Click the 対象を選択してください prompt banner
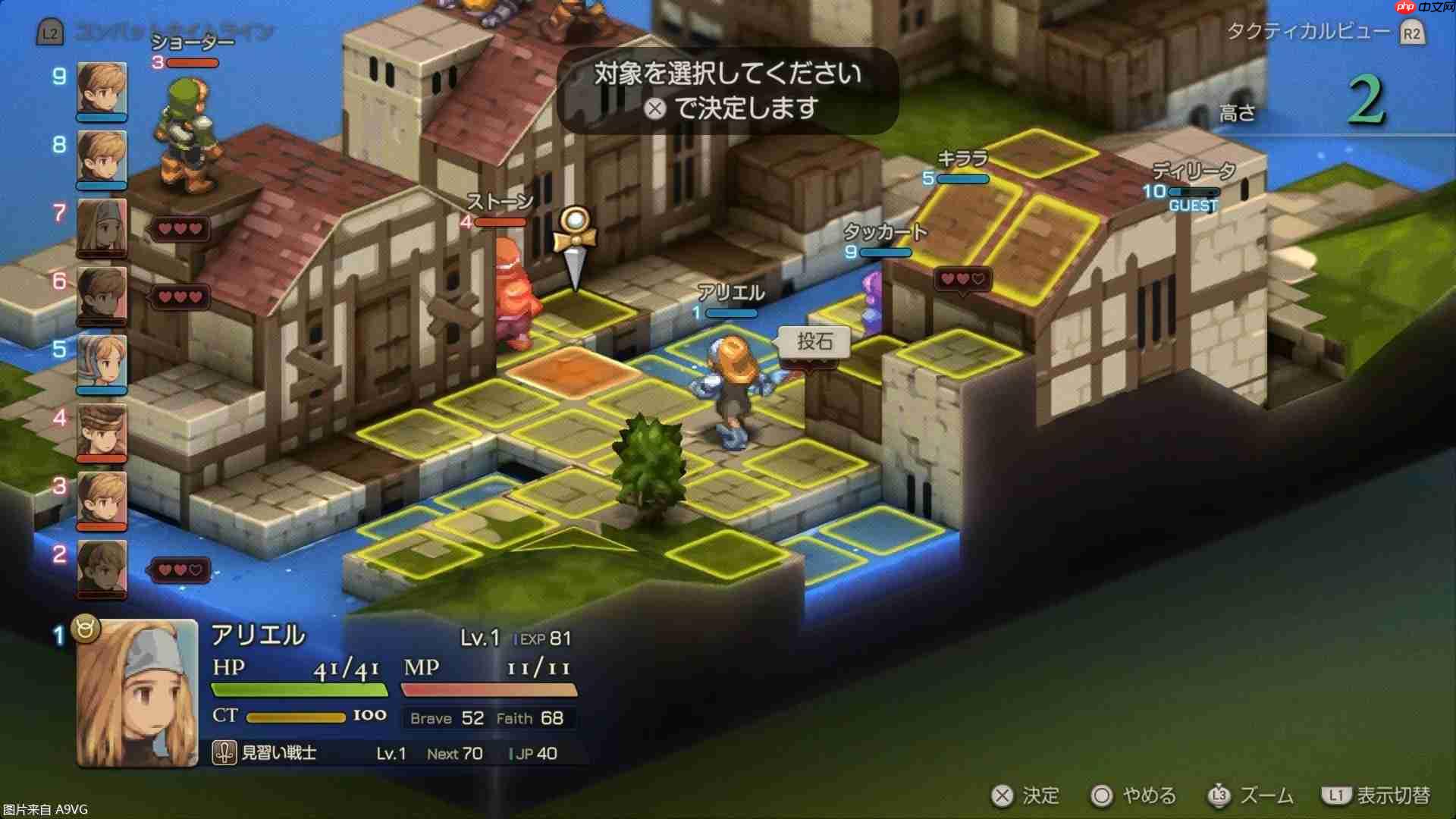The image size is (1456, 819). coord(726,94)
